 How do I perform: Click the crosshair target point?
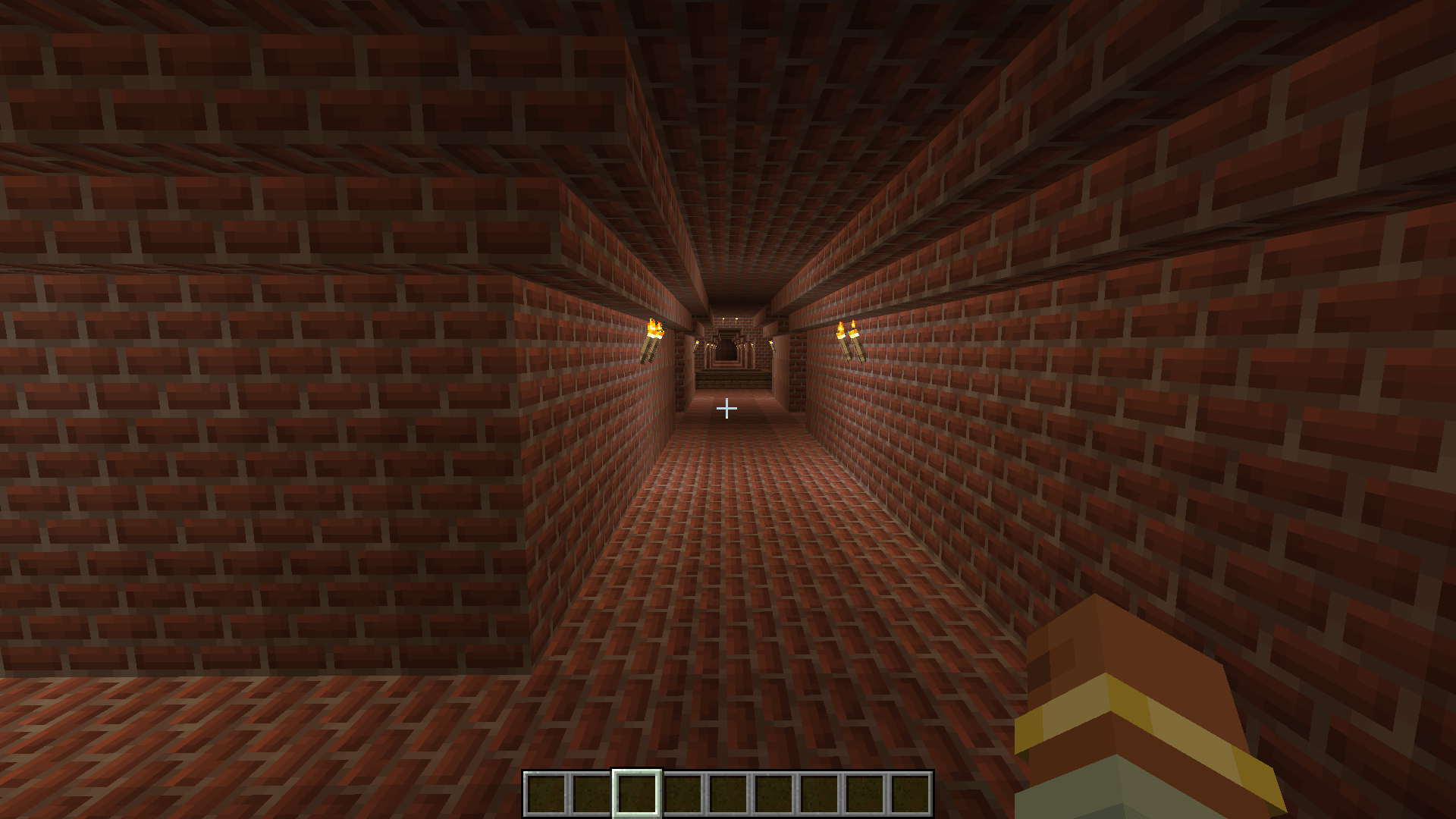726,409
